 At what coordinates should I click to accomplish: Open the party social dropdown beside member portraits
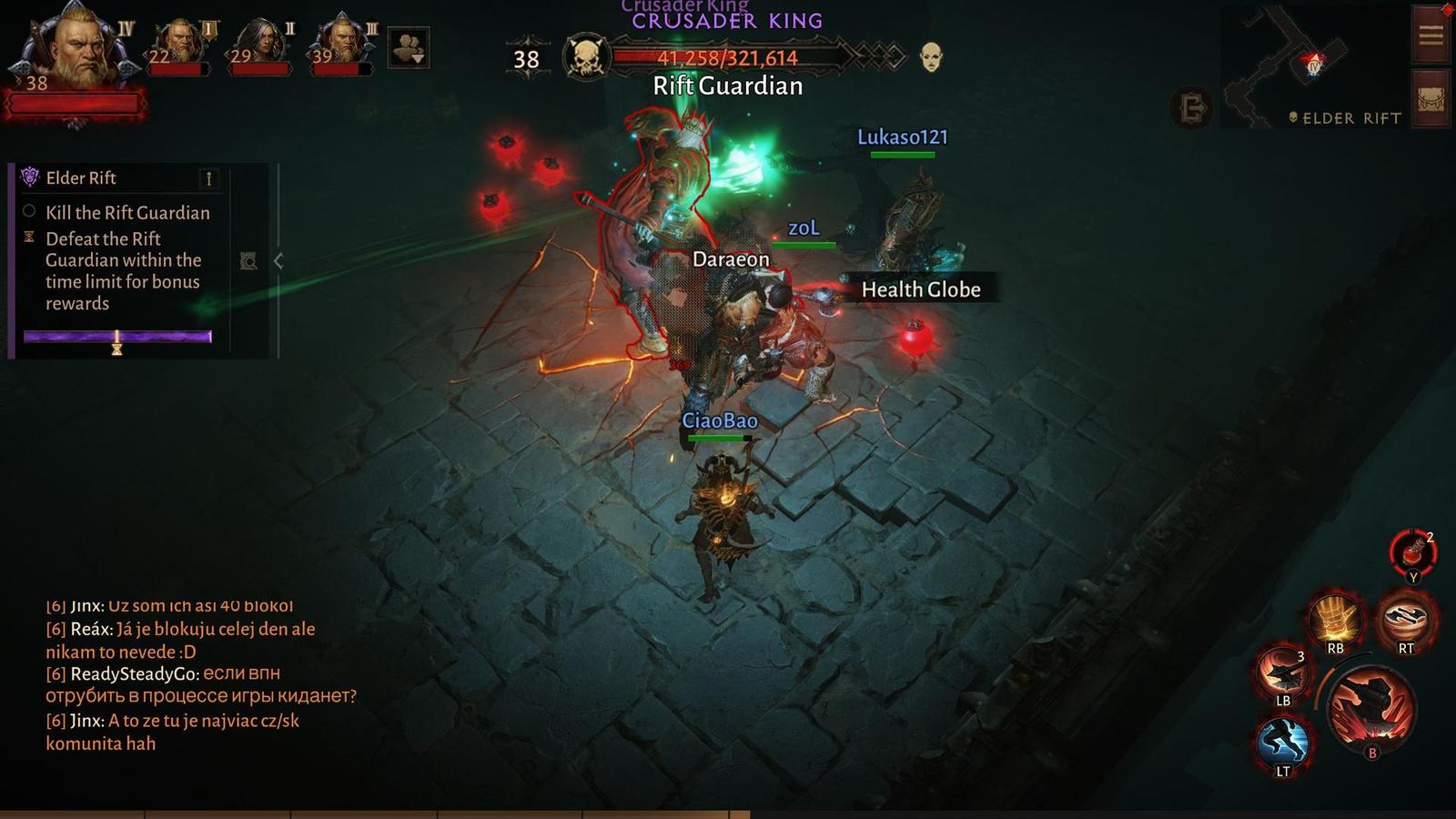click(409, 48)
